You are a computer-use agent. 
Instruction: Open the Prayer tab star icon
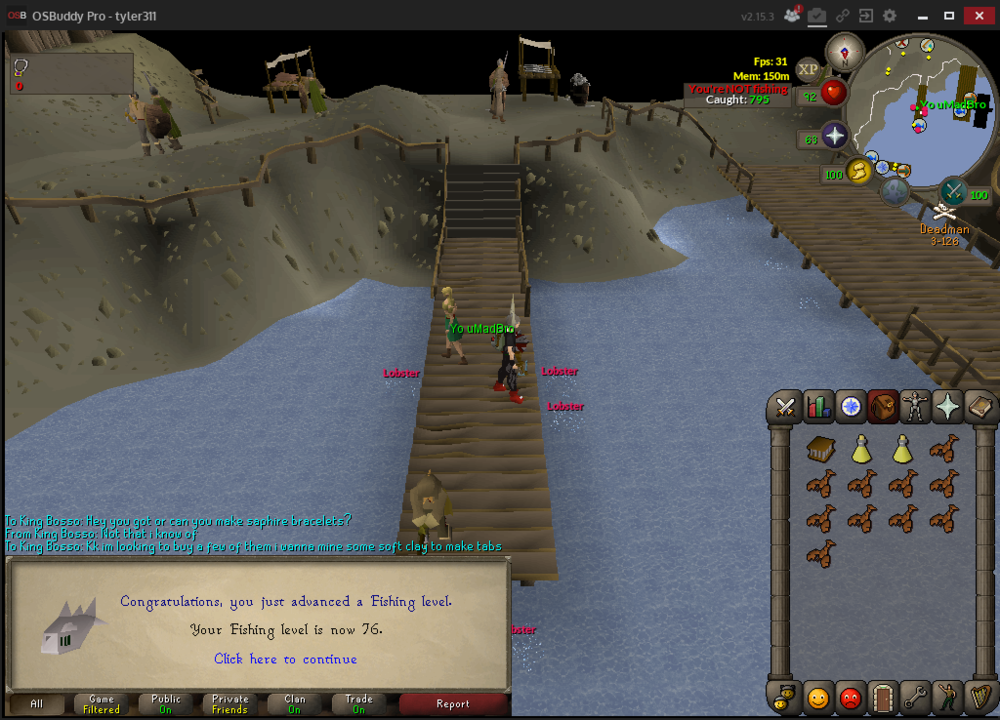point(946,406)
